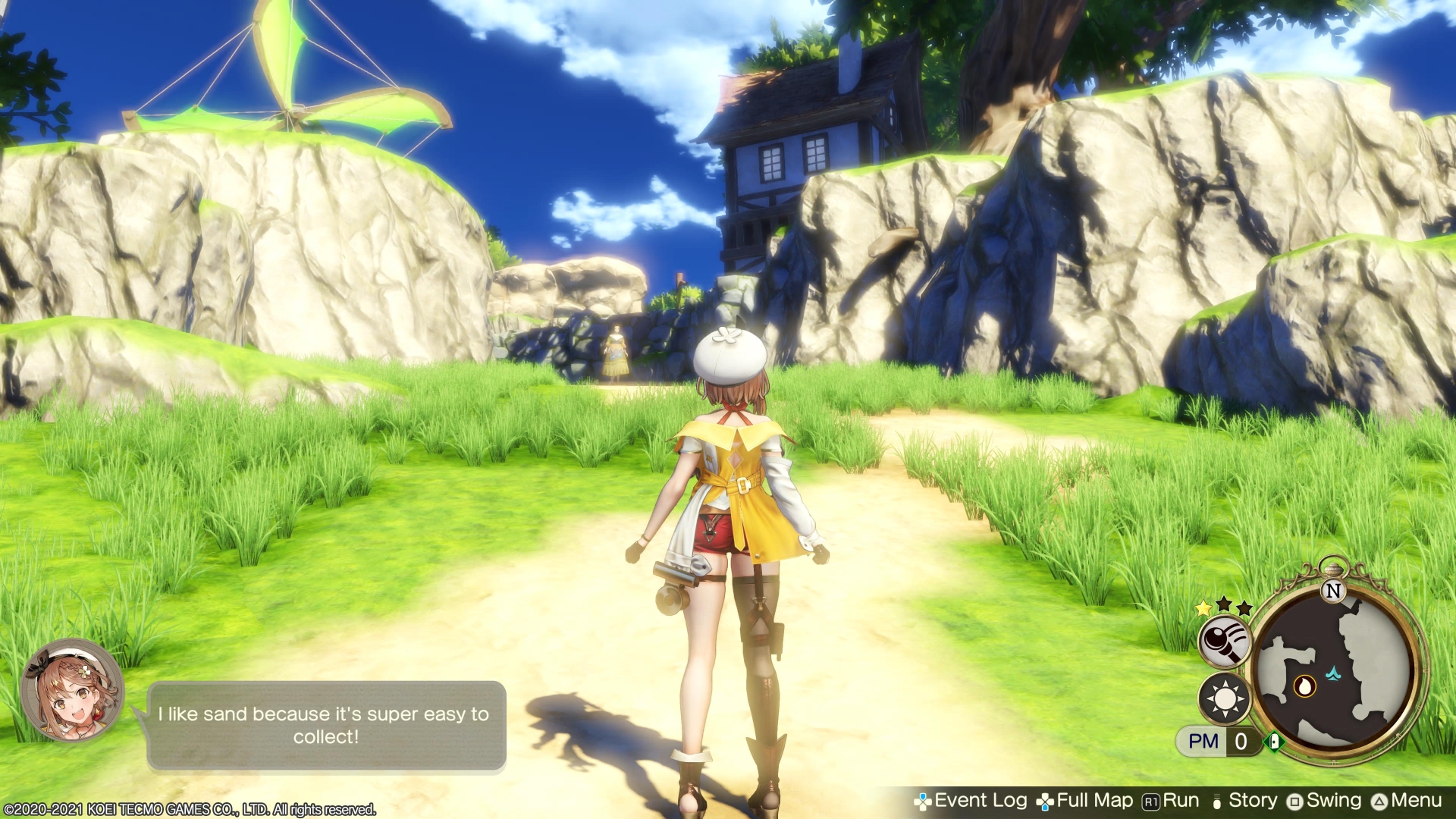
Task: Click the water drop location marker on minimap
Action: 1305,686
